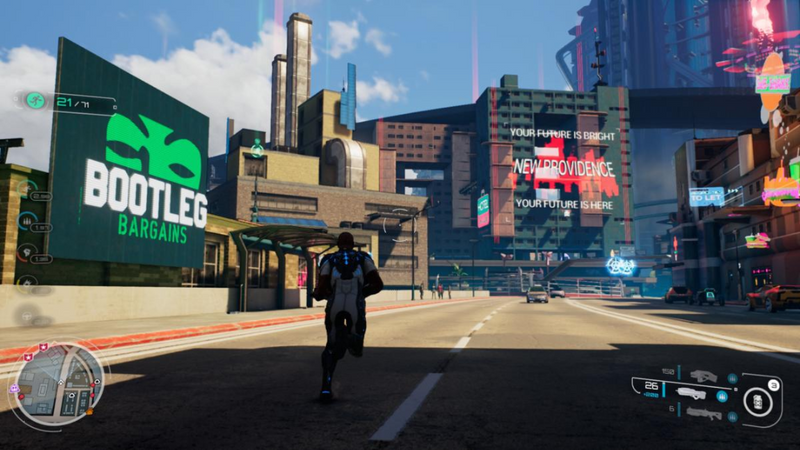Switch to the weapon with 6 ammo
This screenshot has height=450, width=800.
click(703, 412)
